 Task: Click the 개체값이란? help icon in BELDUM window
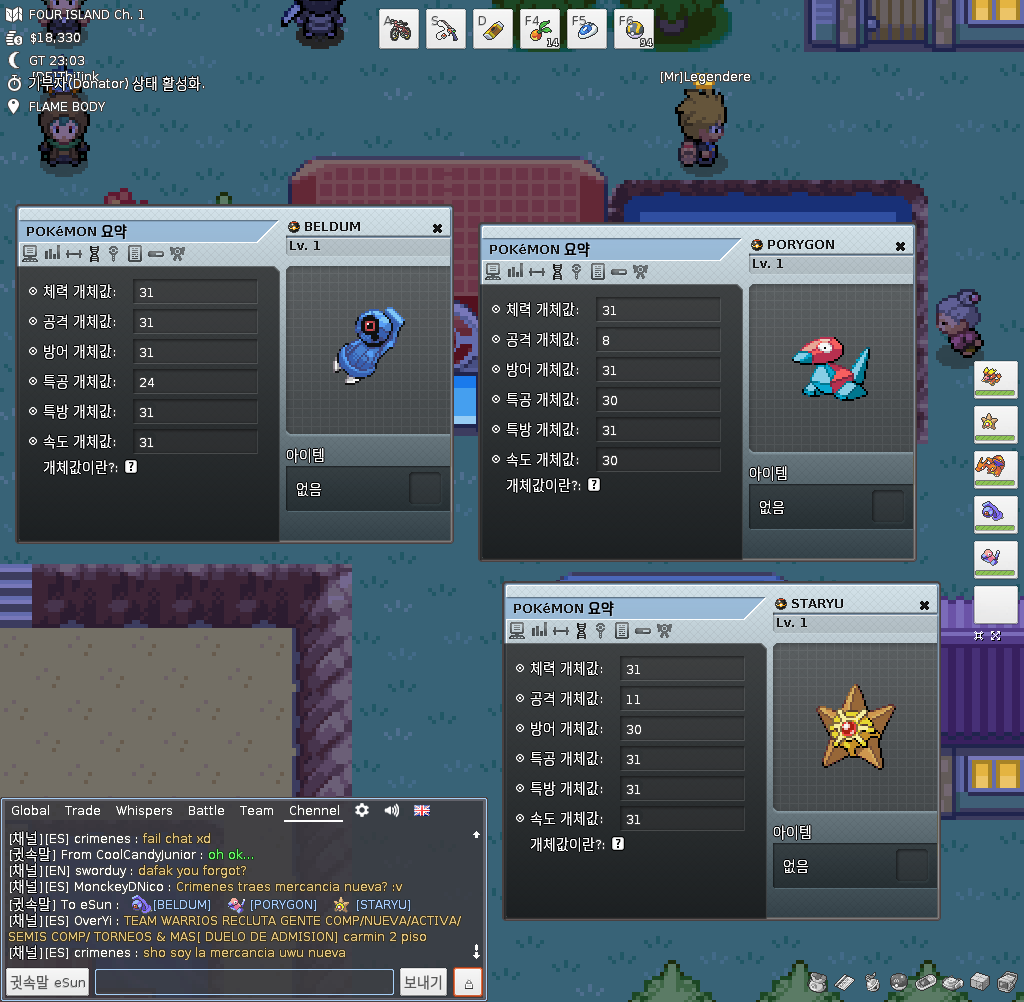tap(131, 467)
